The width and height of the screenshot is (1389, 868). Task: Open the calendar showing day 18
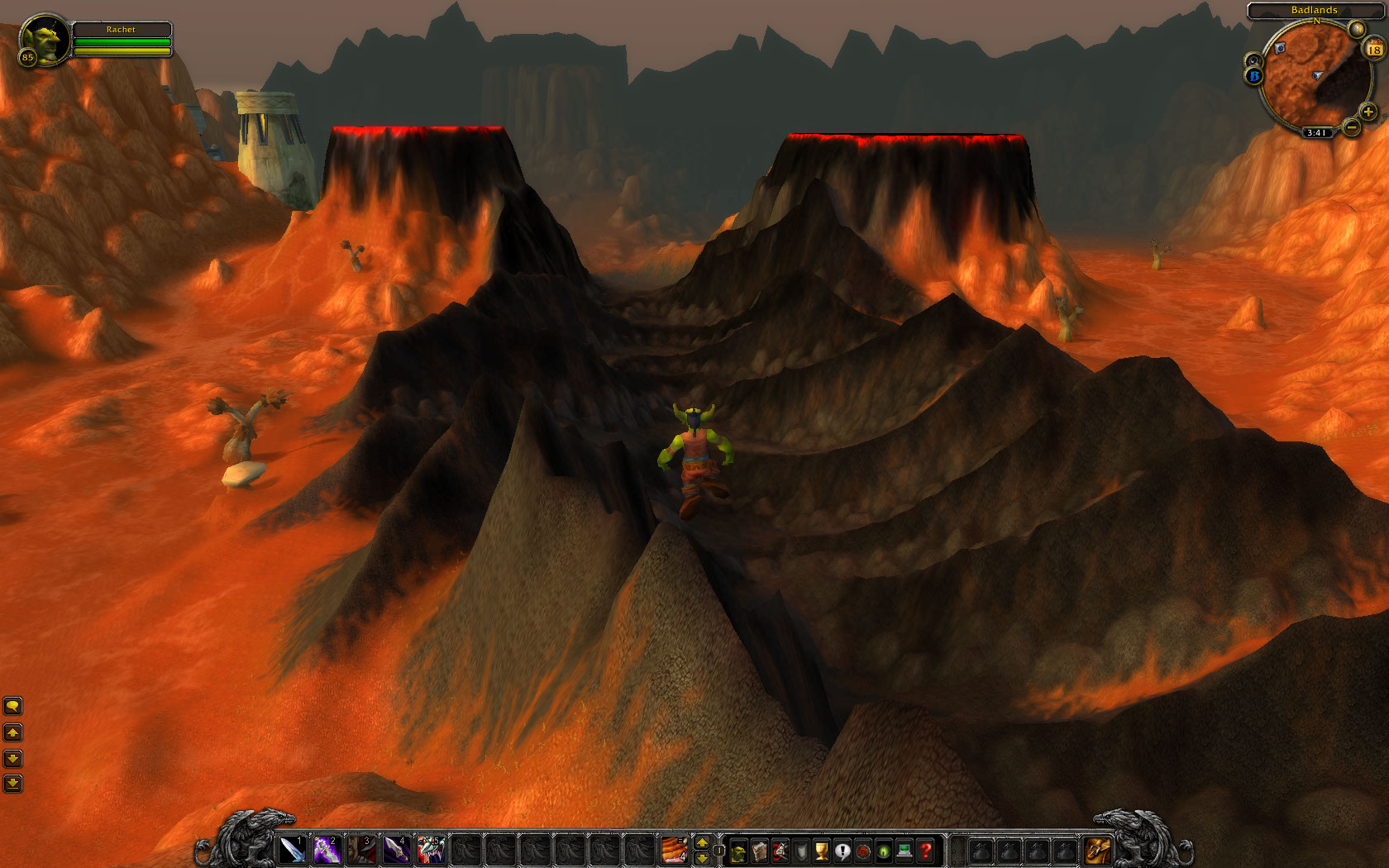tap(1374, 50)
